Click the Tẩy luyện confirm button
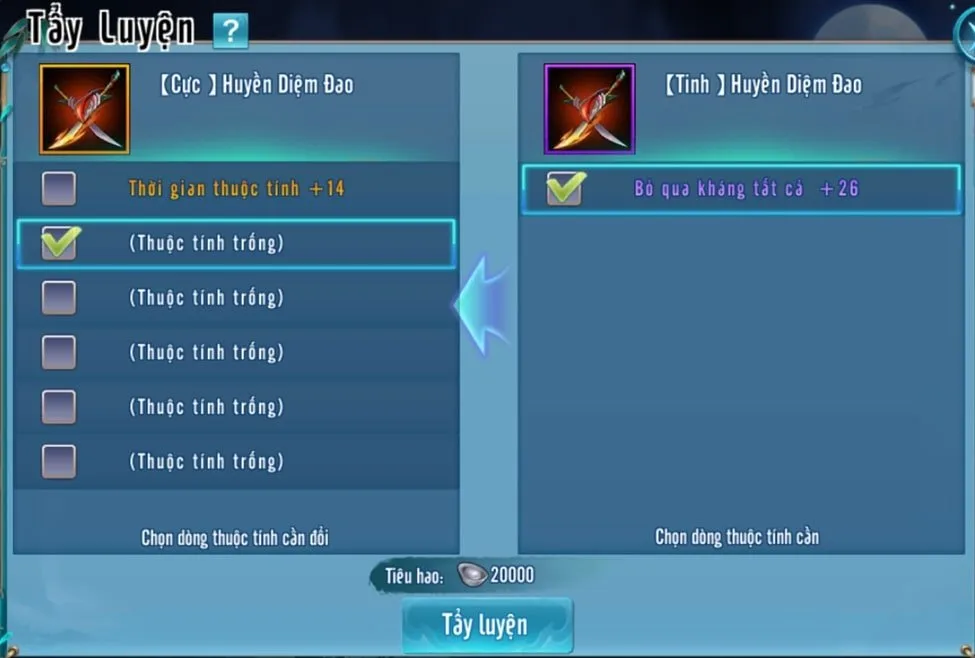The image size is (975, 658). [487, 625]
